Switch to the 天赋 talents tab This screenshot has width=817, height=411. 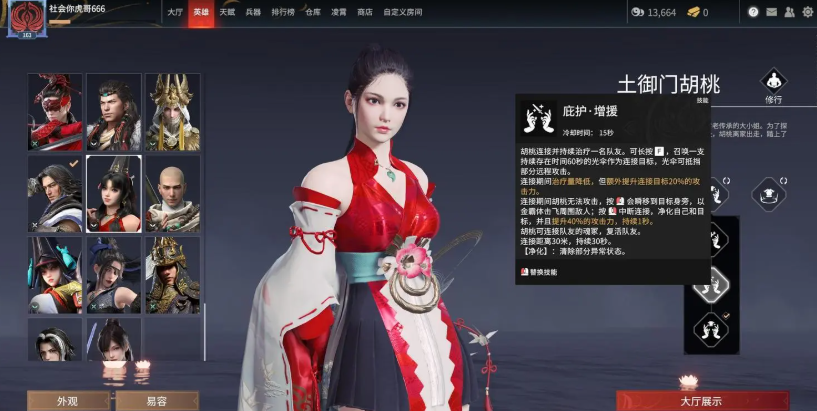coord(228,12)
